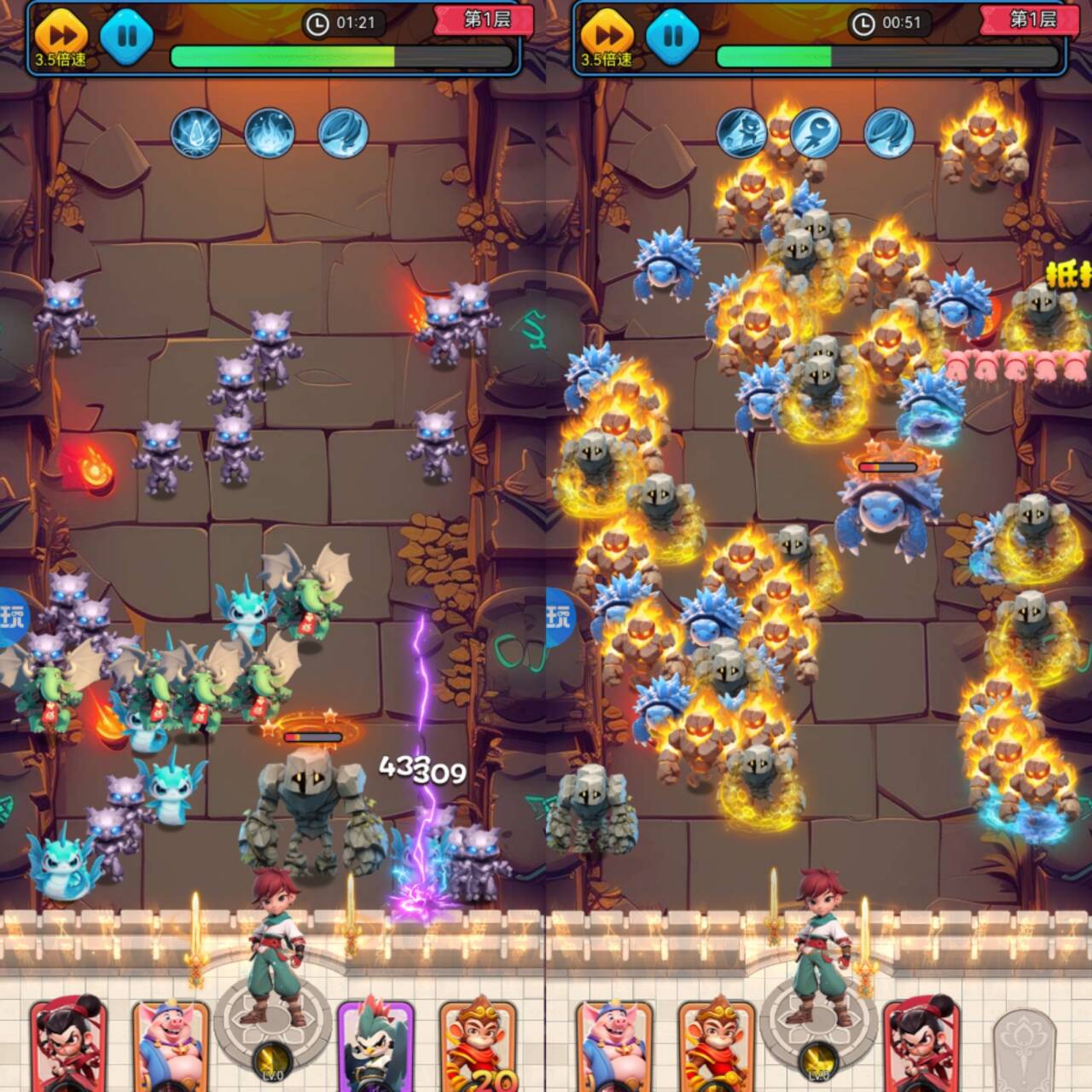Click the empty lotus card slot
This screenshot has height=1092, width=1092.
click(x=1025, y=1049)
